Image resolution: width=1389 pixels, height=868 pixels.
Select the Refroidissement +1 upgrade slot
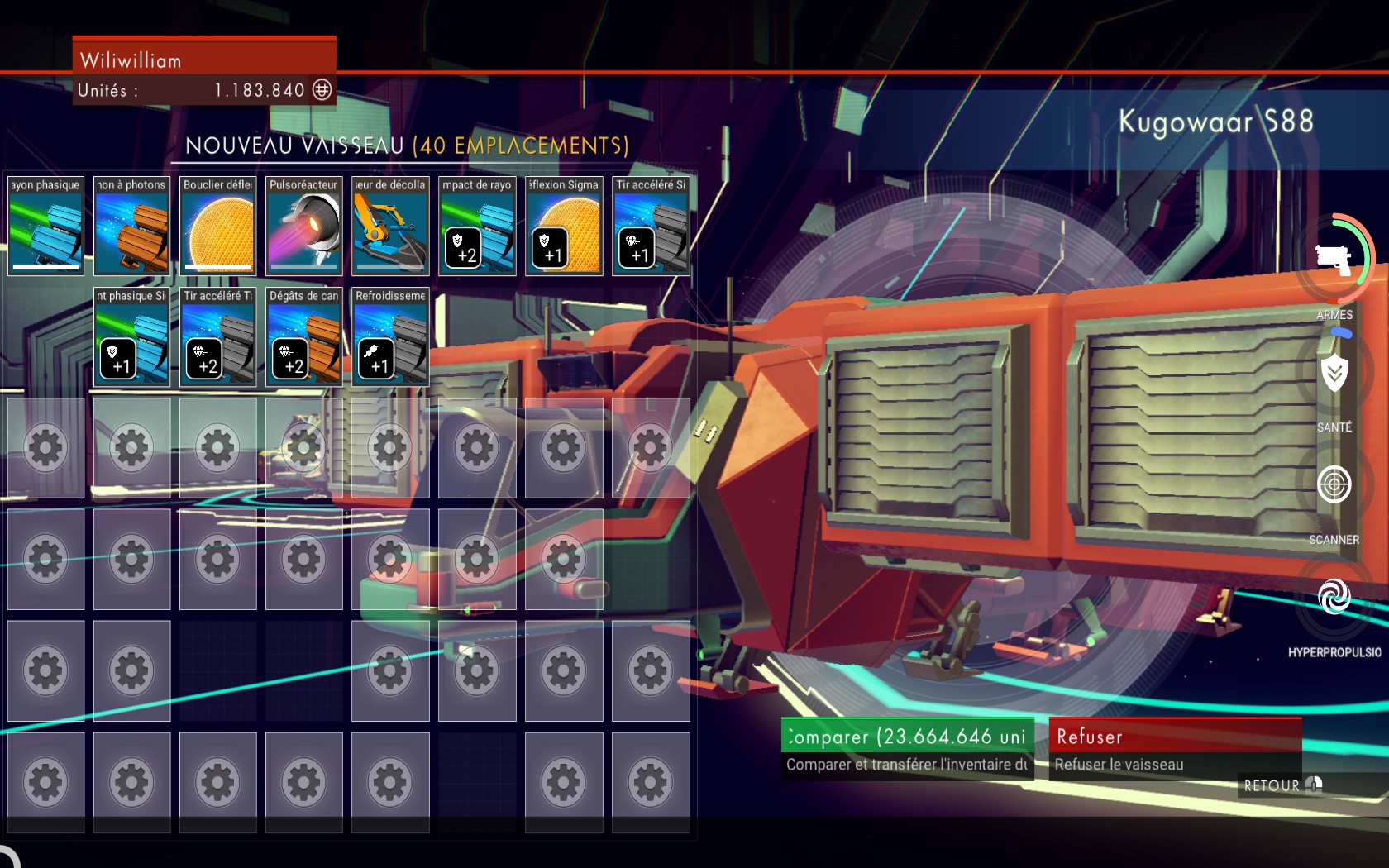tap(390, 336)
